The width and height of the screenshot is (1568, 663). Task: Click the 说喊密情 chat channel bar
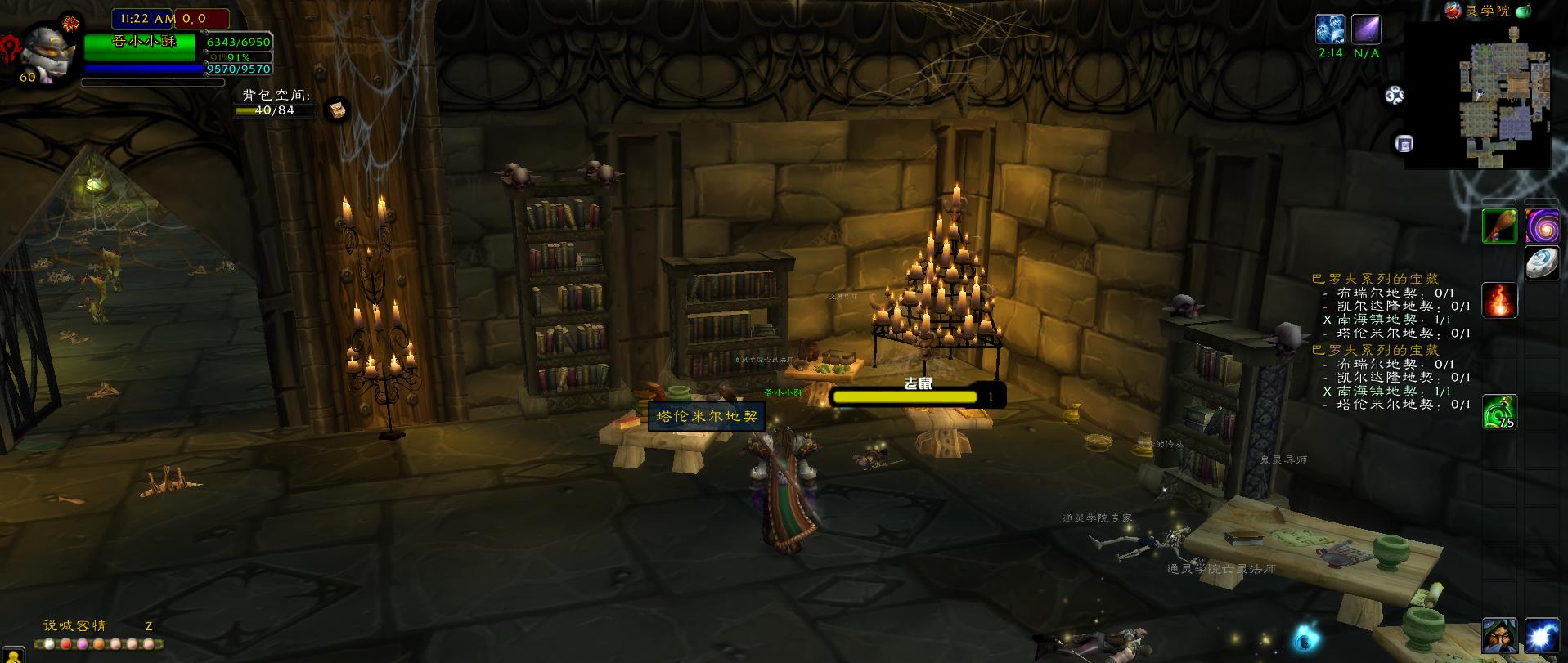tap(75, 626)
